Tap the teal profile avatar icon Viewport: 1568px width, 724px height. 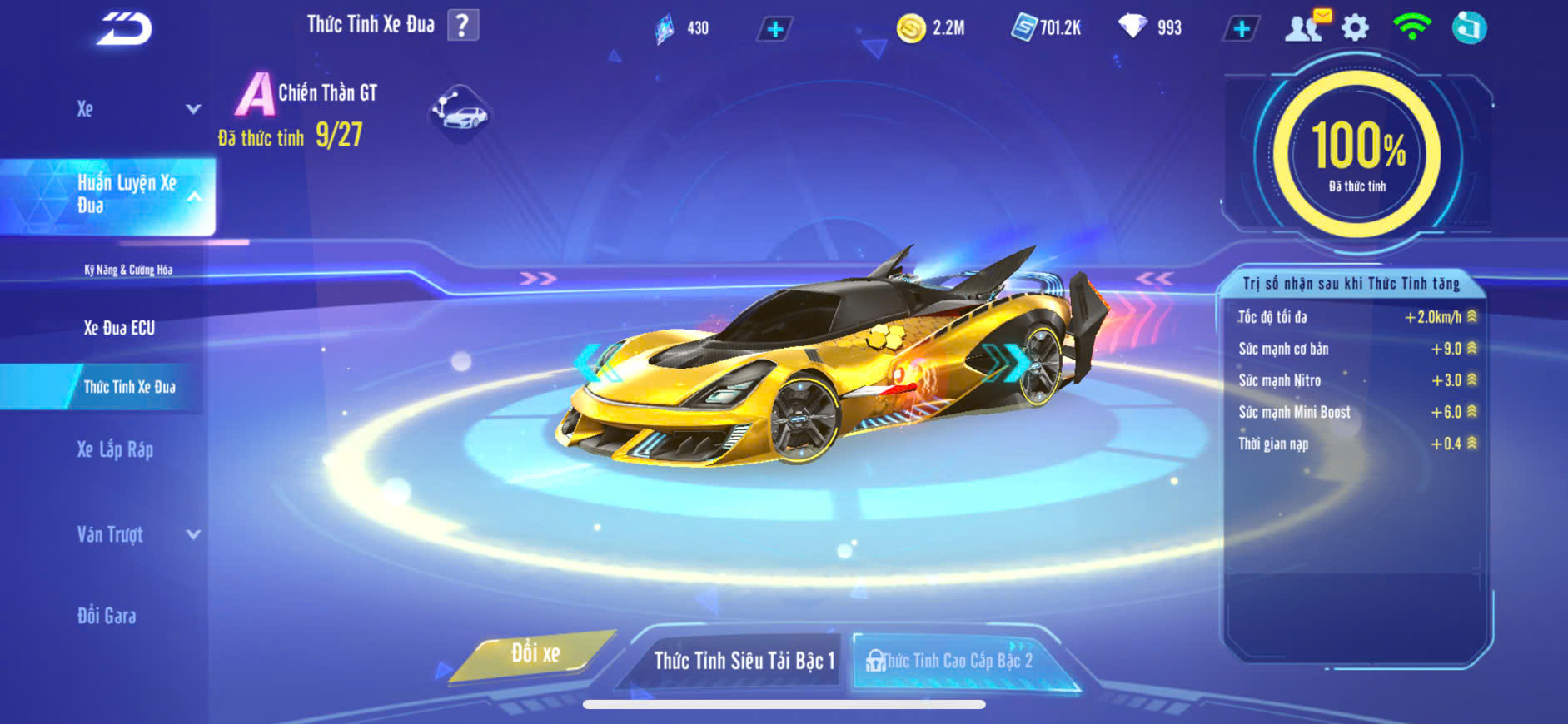pos(1469,27)
